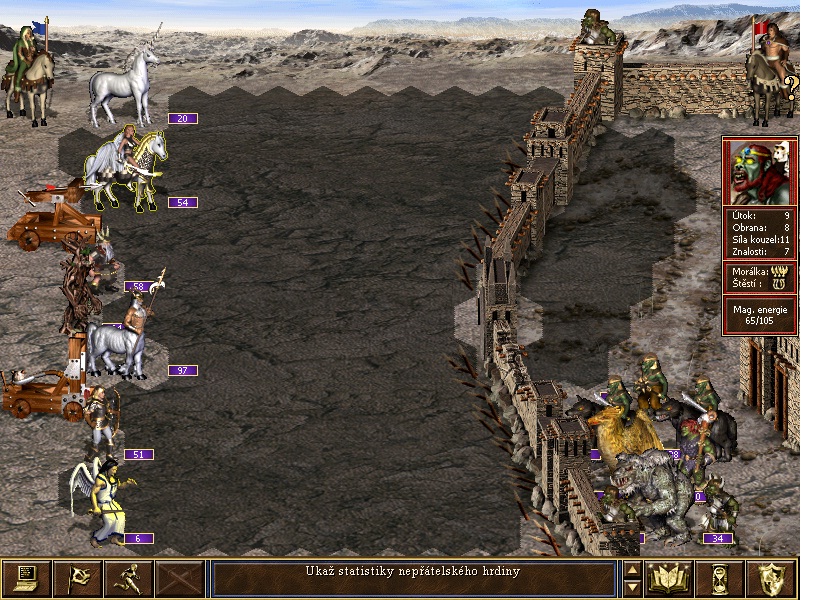The width and height of the screenshot is (814, 600).
Task: Select the centaur stack of 97
Action: [118, 338]
